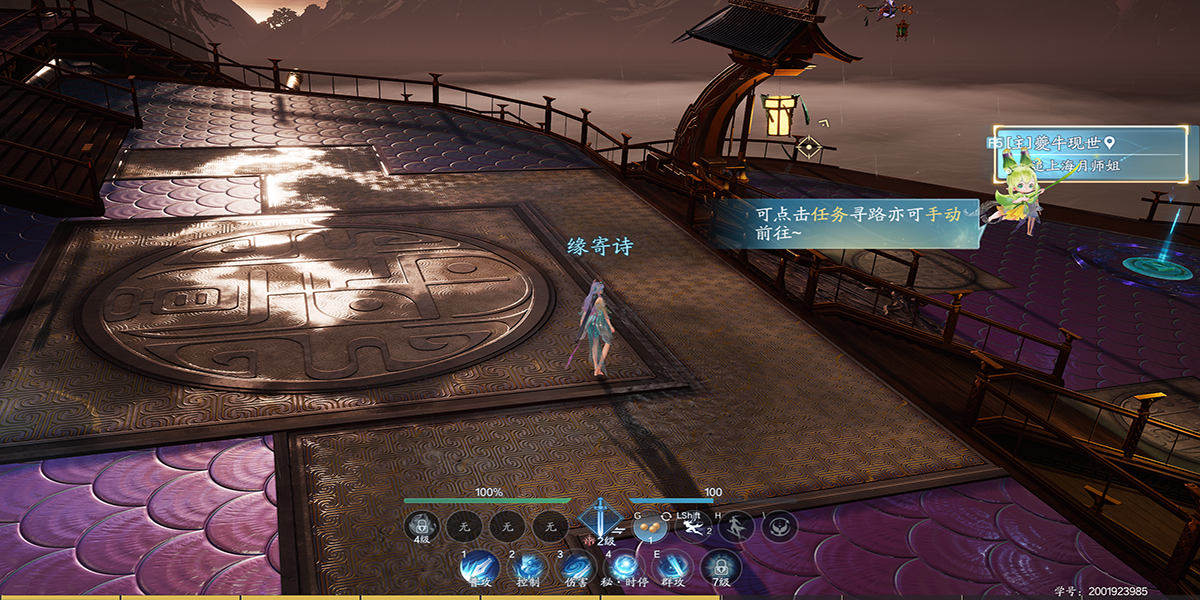1200x600 pixels.
Task: Use the 普攻 basic attack skill
Action: 479,567
